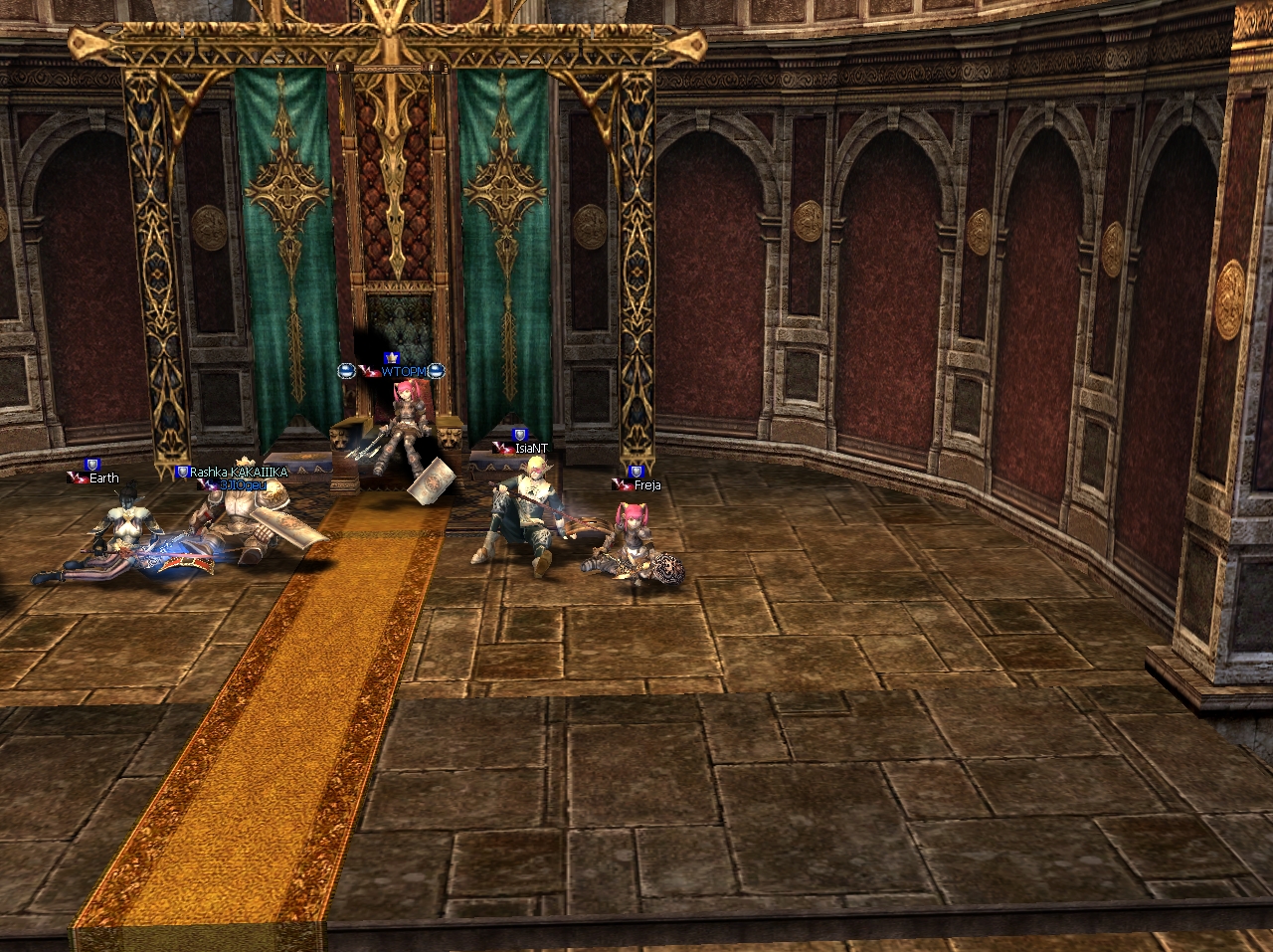
Task: Select the Rashka KAKAIIIKA title label
Action: pos(239,473)
